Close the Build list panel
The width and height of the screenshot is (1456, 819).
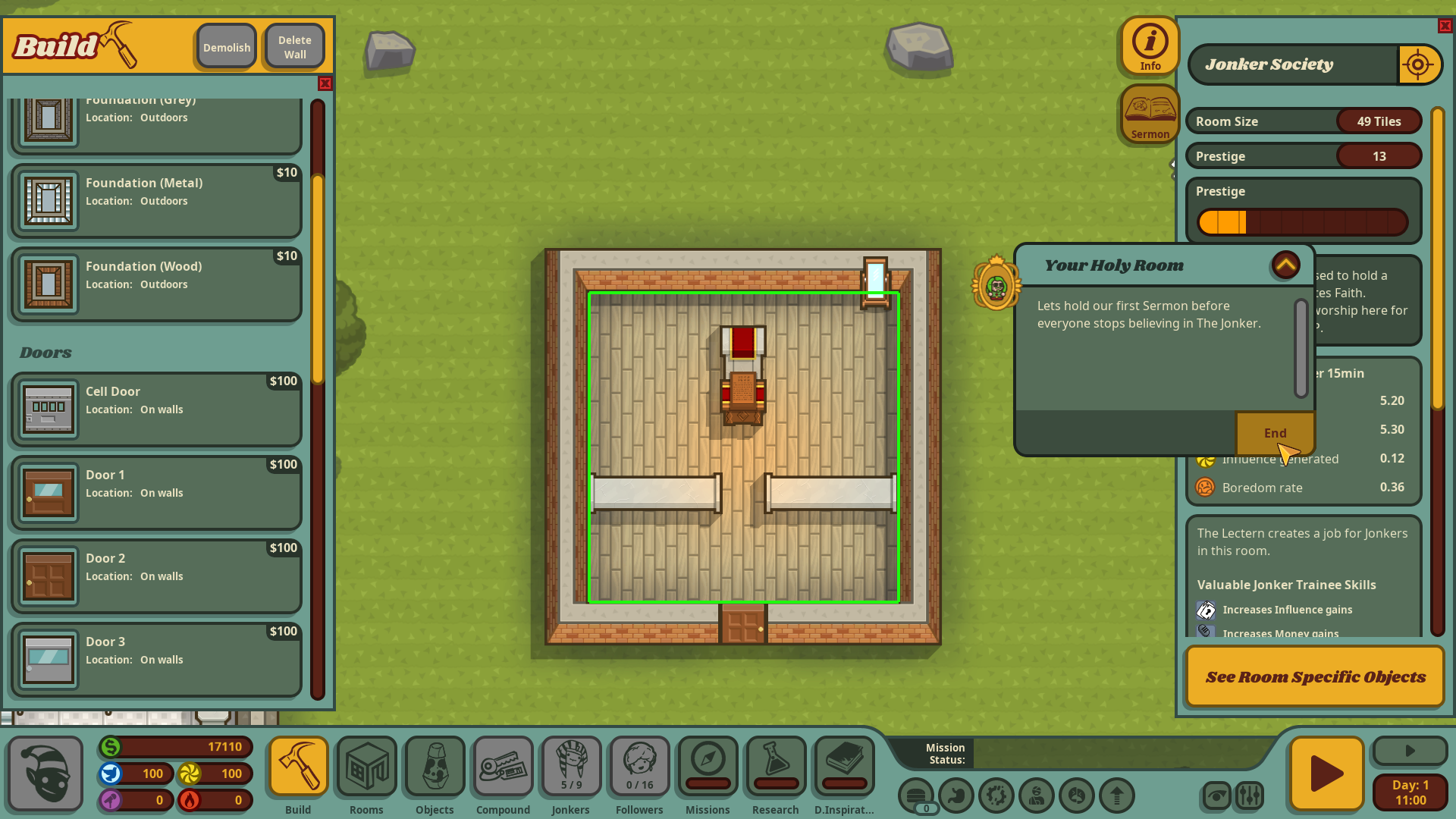[325, 83]
